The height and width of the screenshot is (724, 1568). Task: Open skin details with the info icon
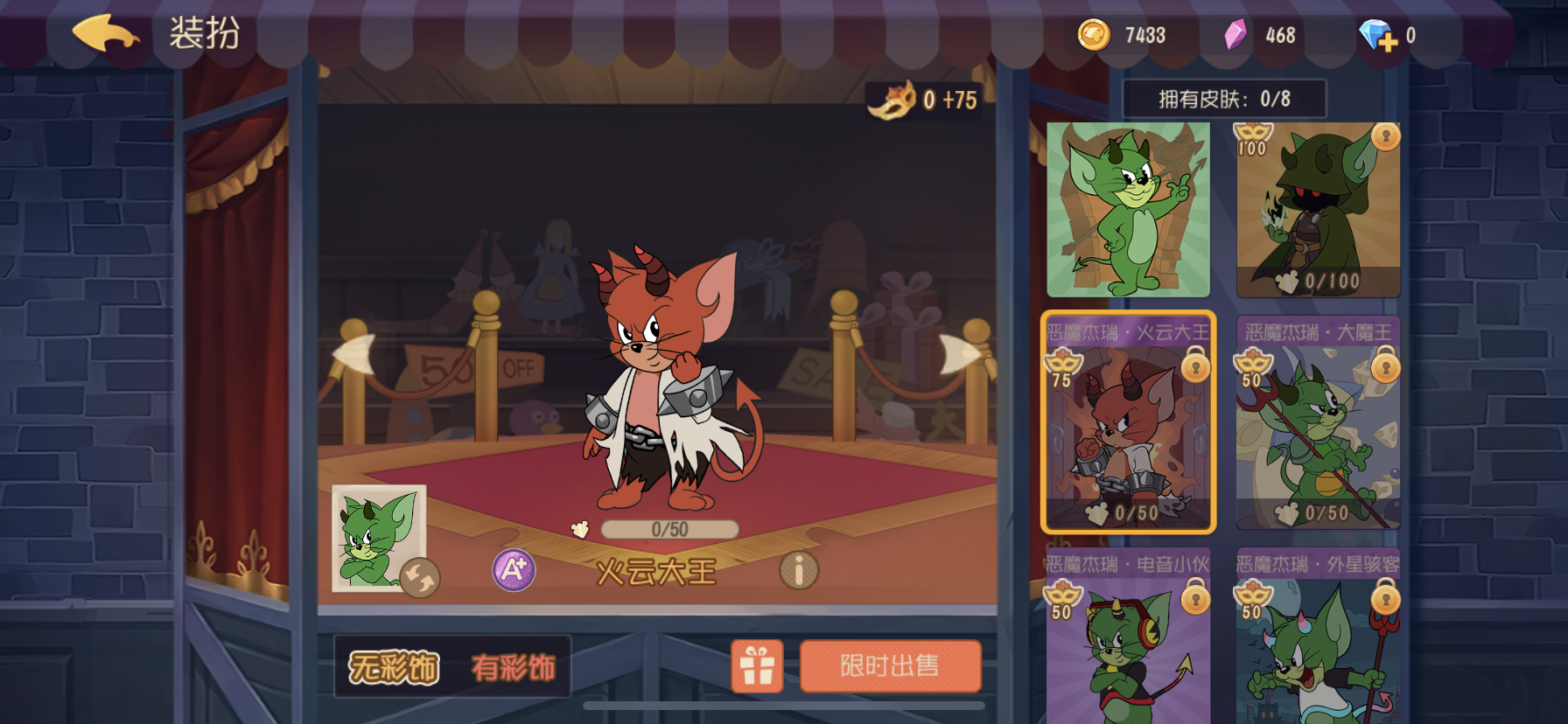[799, 570]
